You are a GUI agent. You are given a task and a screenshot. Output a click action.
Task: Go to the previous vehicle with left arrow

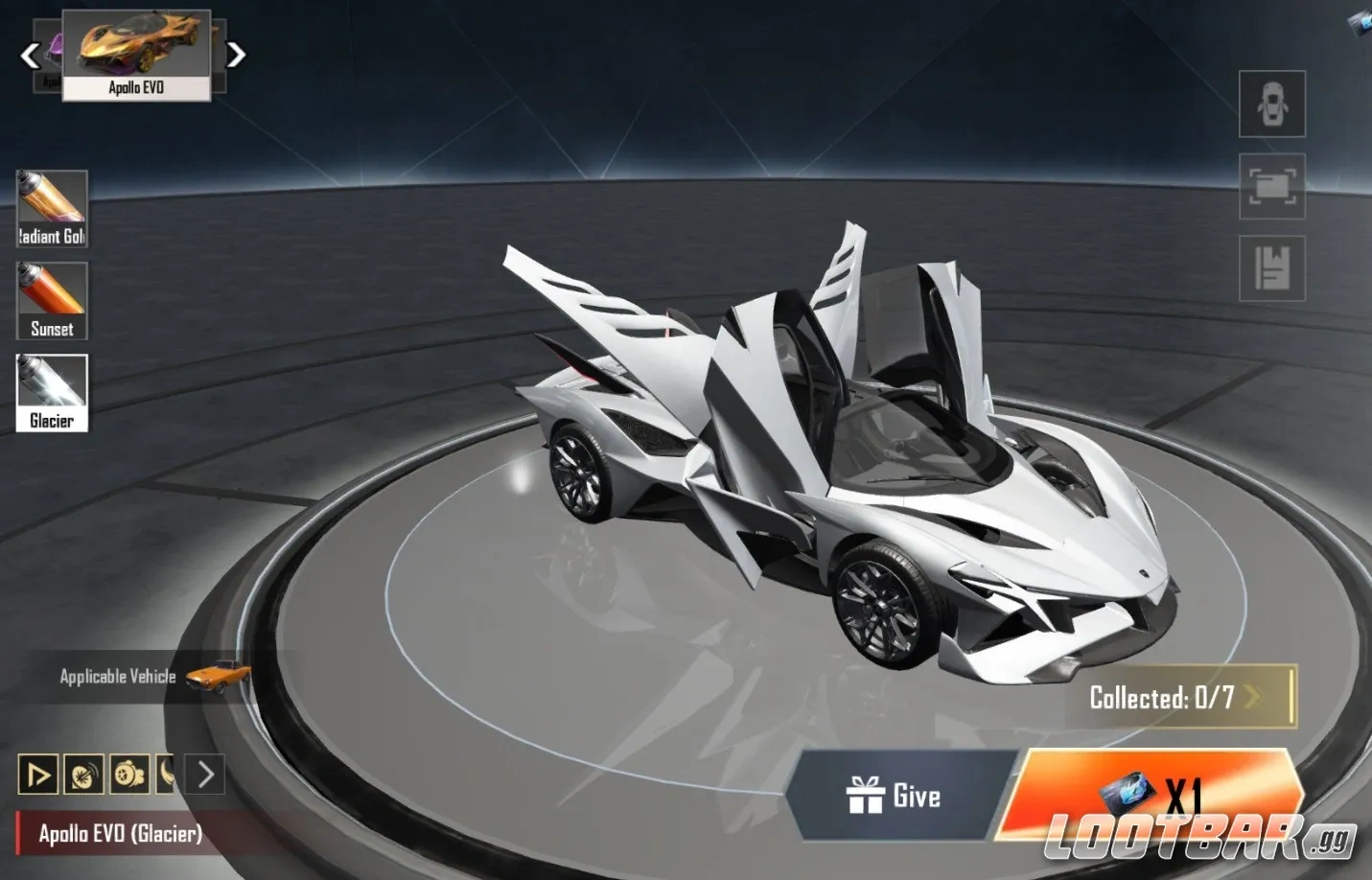[x=31, y=56]
